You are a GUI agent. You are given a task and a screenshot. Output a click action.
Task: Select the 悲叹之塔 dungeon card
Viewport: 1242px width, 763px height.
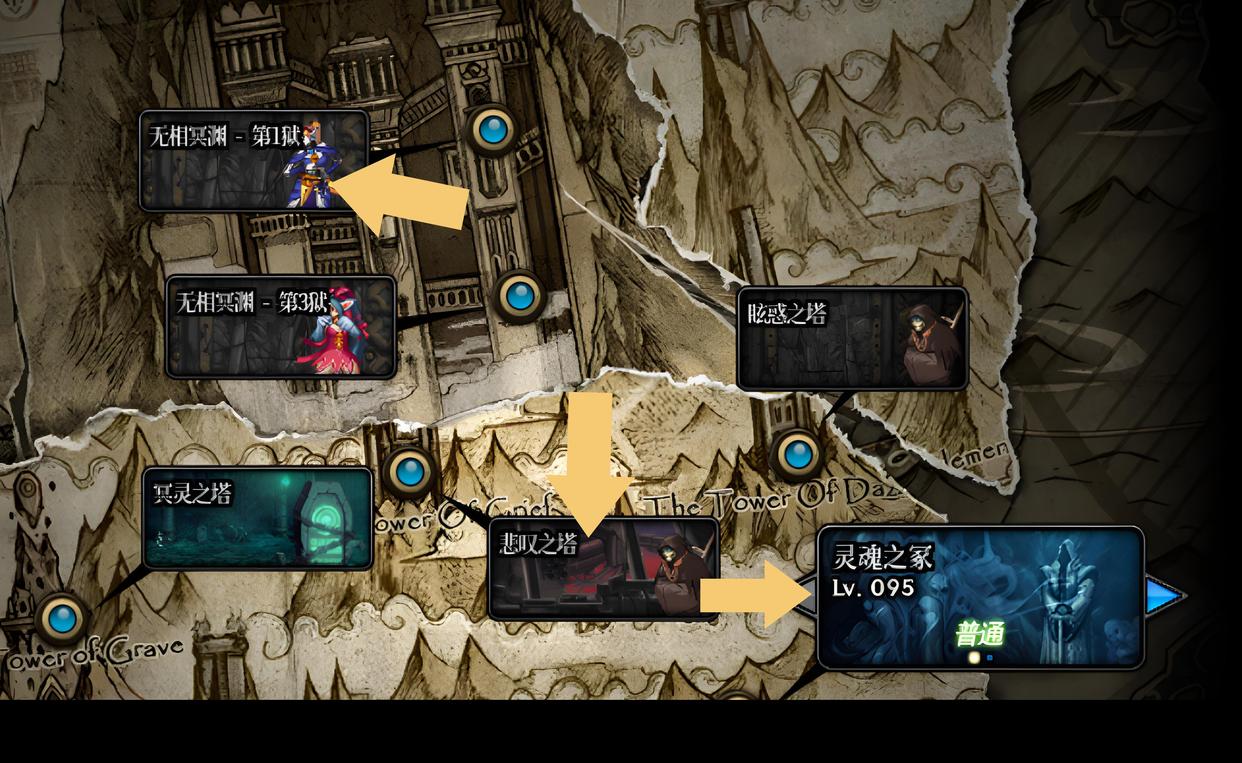click(603, 569)
